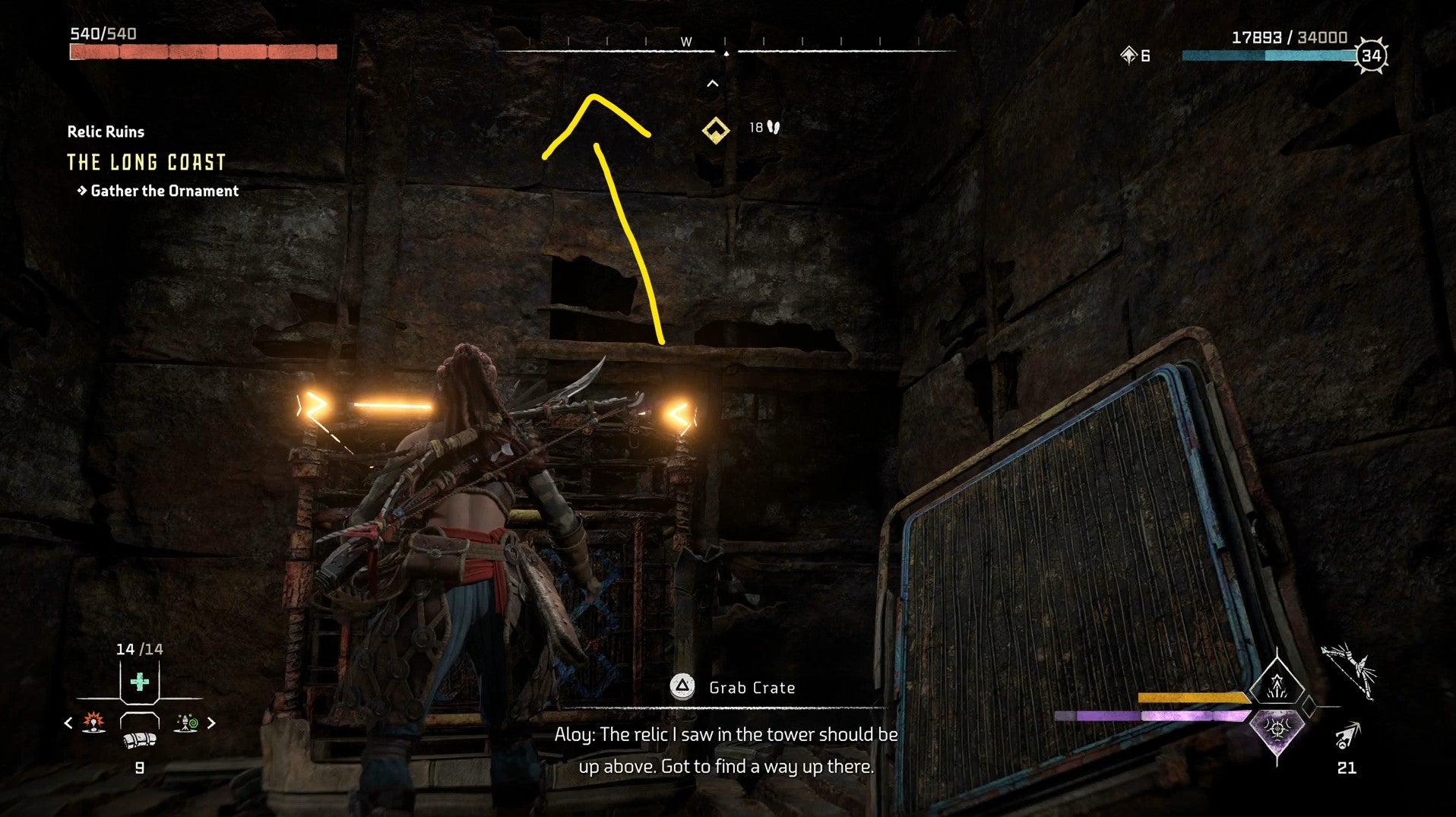Select the explosive trap icon
The height and width of the screenshot is (817, 1456).
(x=93, y=722)
